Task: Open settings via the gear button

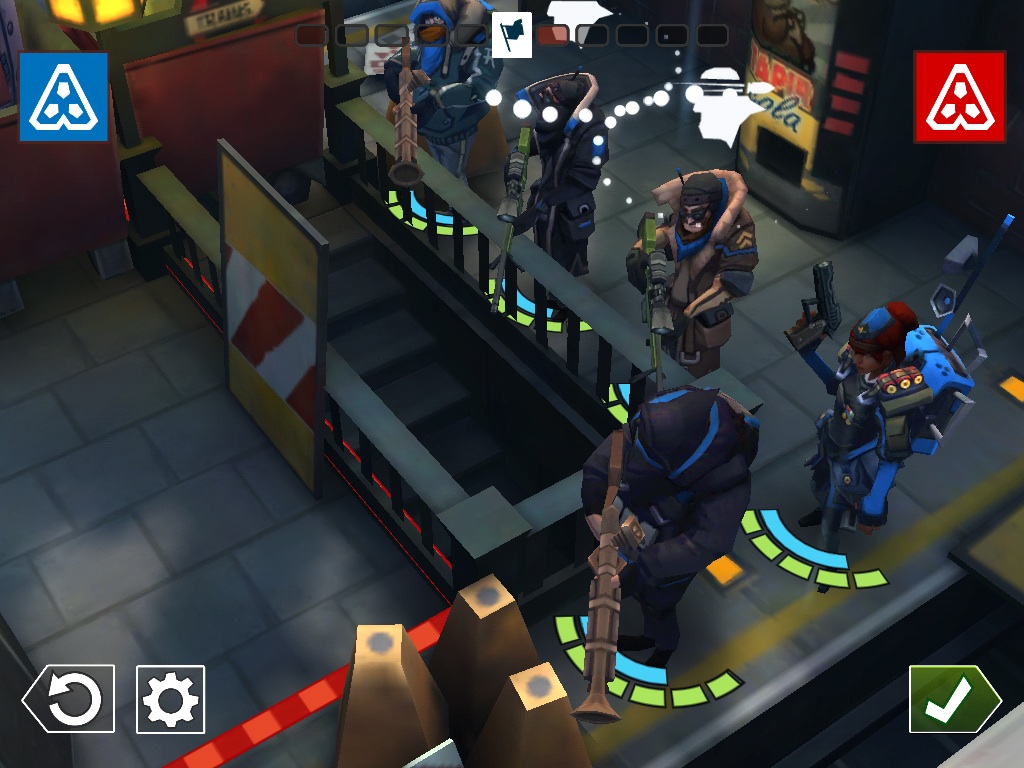Action: [170, 699]
